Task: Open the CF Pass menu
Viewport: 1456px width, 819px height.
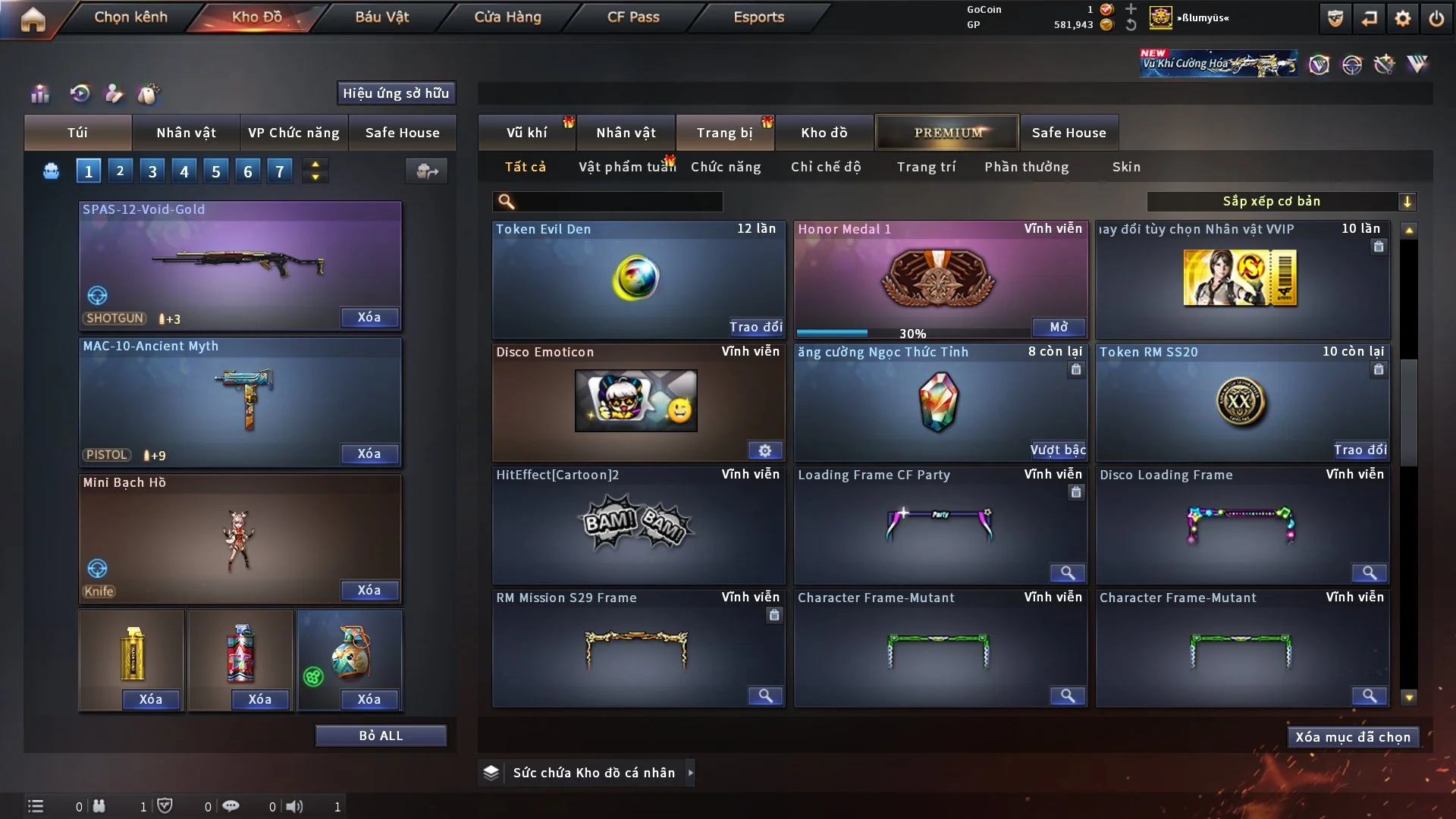Action: click(632, 17)
